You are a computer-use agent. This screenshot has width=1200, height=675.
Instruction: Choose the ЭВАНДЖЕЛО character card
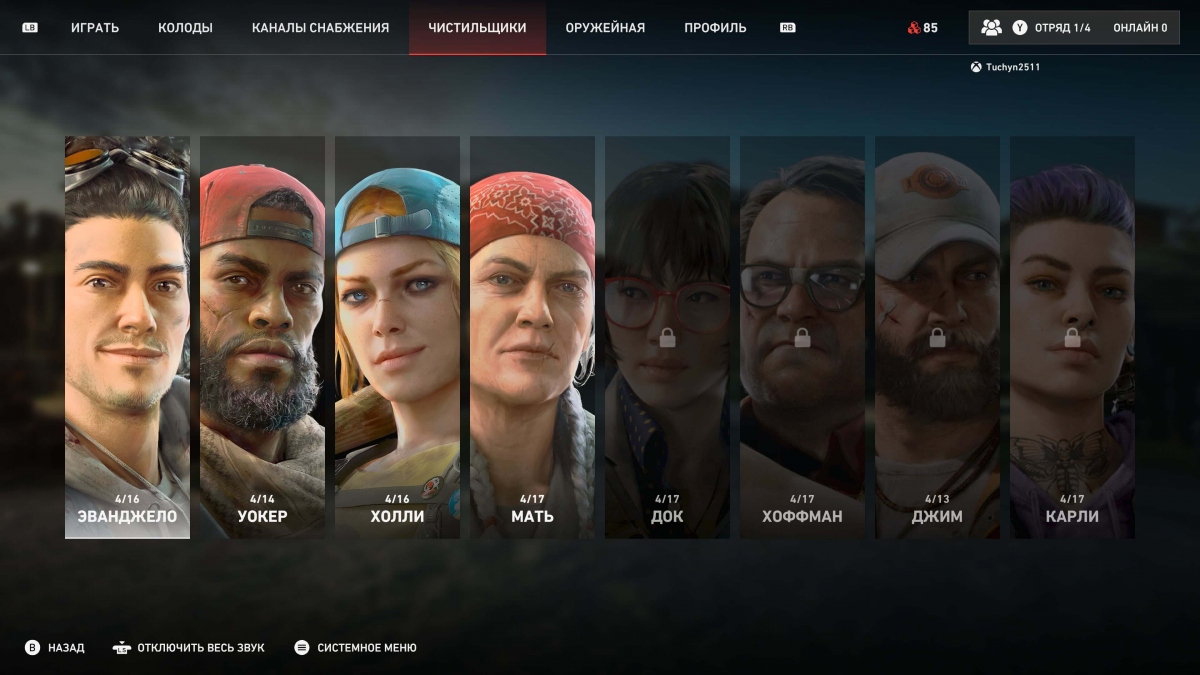coord(127,337)
